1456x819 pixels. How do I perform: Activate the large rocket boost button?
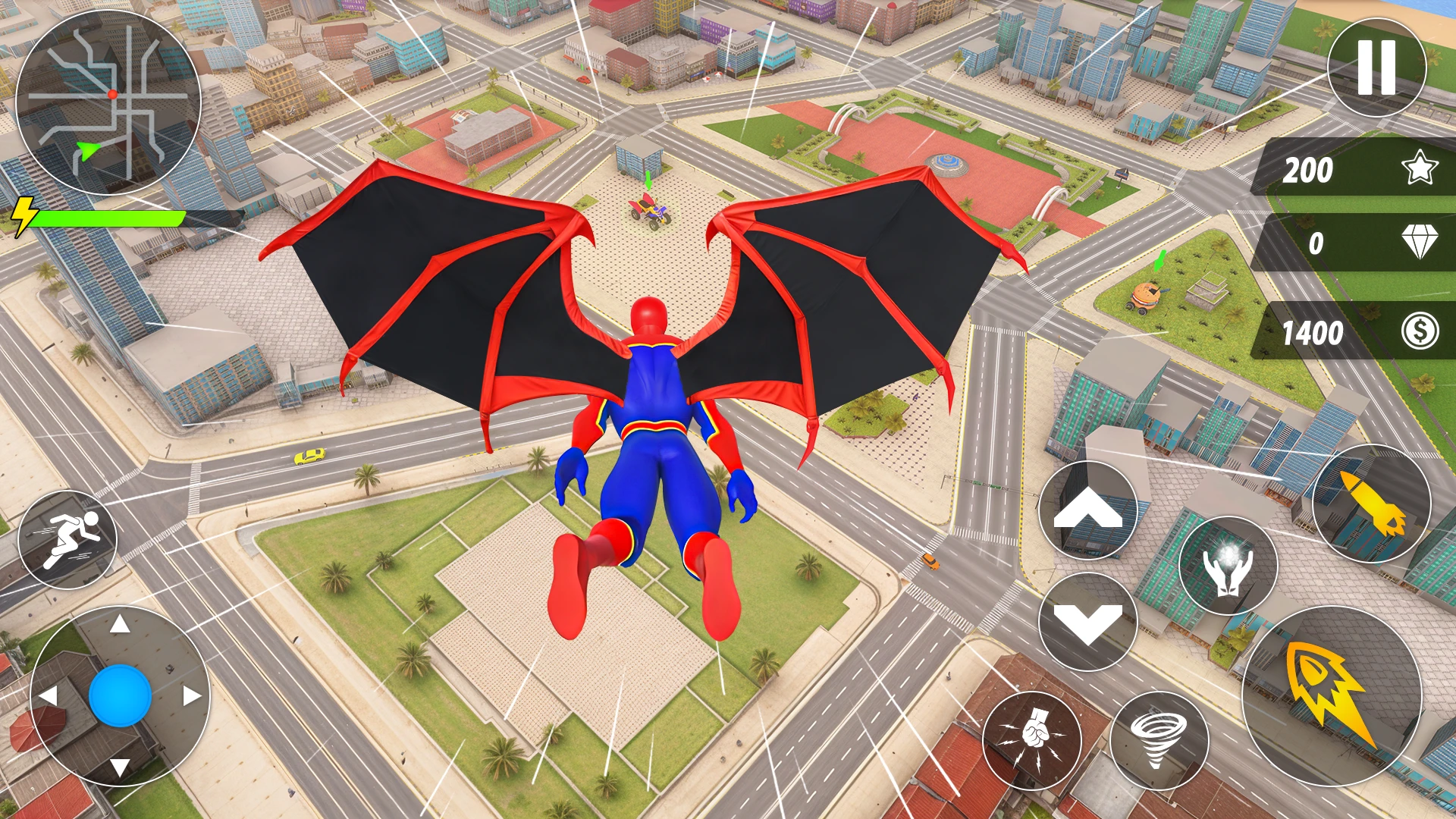[x=1331, y=695]
